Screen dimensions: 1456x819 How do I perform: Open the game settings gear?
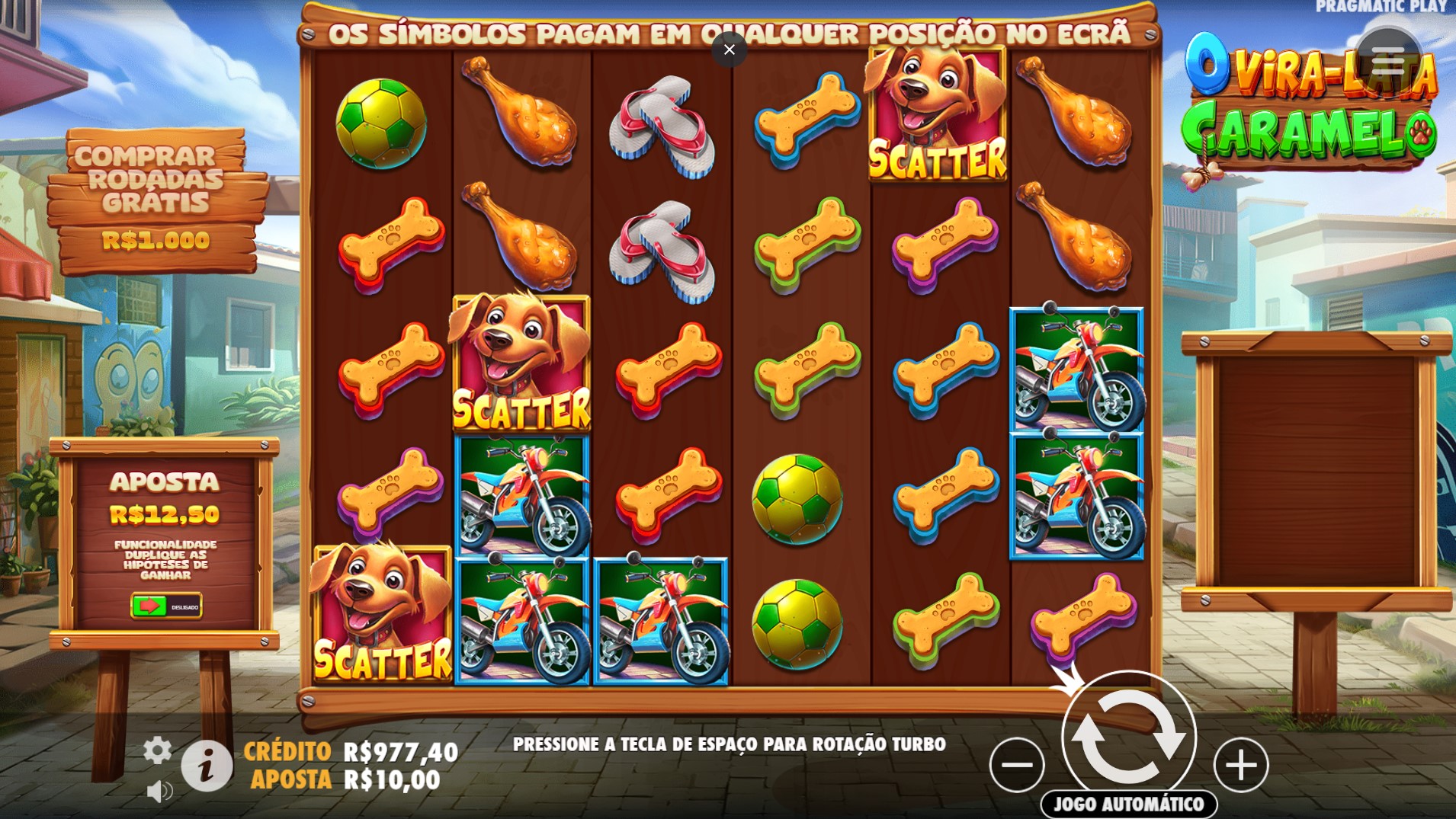click(x=157, y=750)
